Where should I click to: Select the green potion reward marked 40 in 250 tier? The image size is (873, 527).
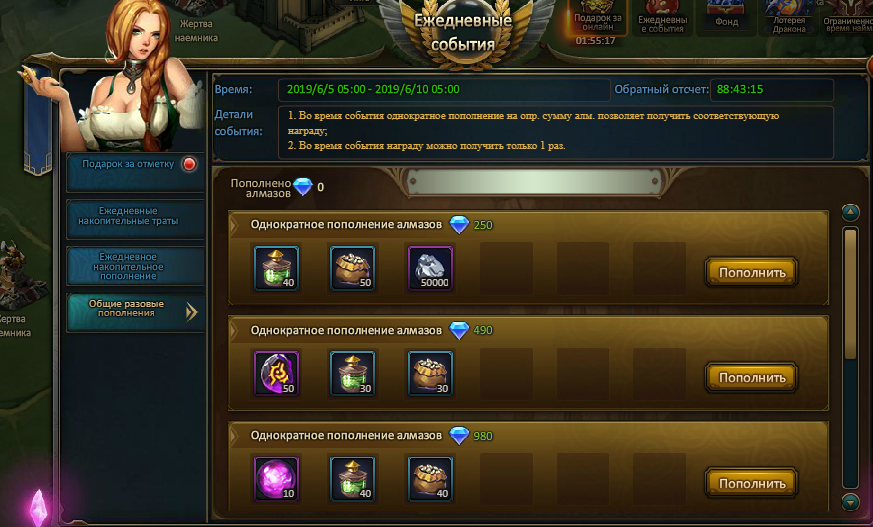click(x=274, y=268)
